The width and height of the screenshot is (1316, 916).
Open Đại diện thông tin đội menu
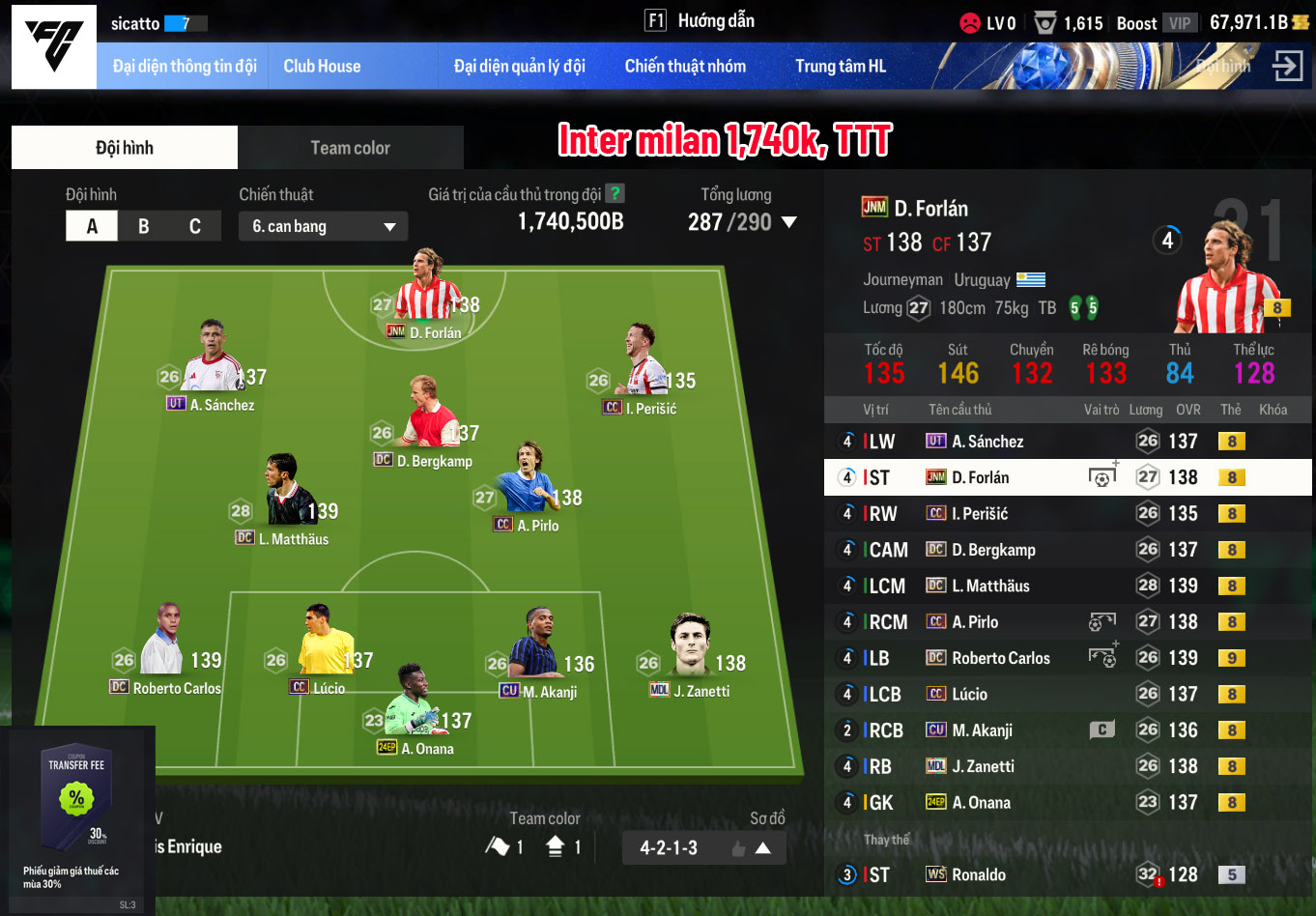(x=185, y=67)
